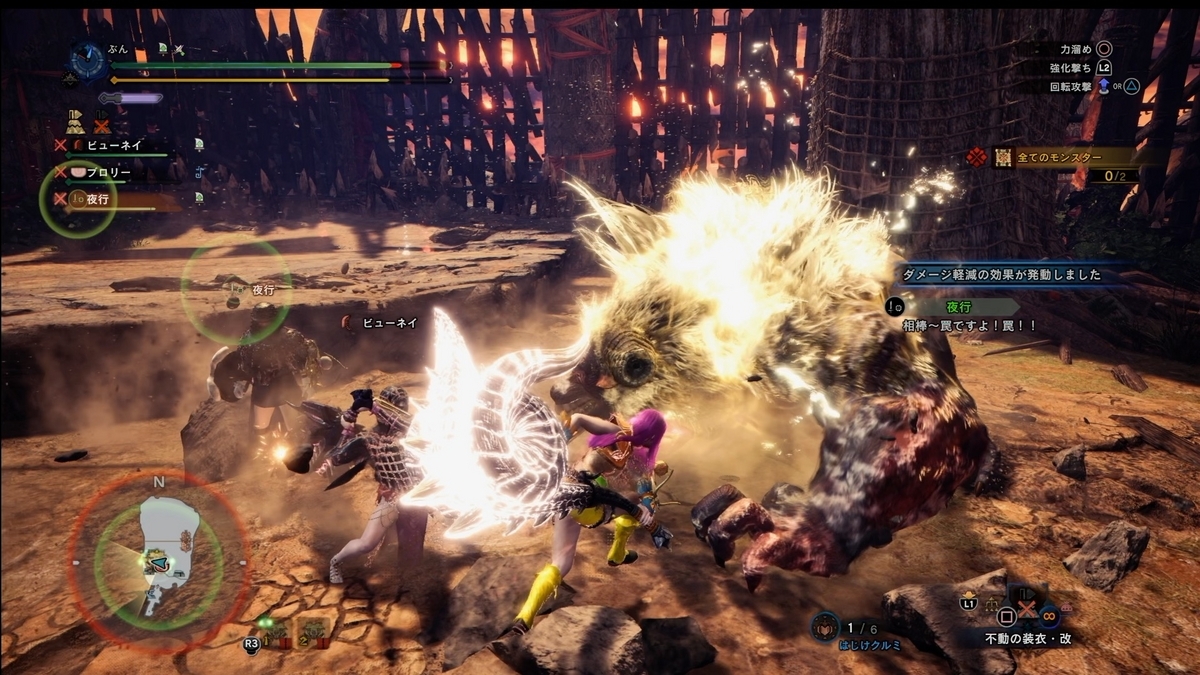Click the first mantle status icon
The height and width of the screenshot is (675, 1200).
75,124
